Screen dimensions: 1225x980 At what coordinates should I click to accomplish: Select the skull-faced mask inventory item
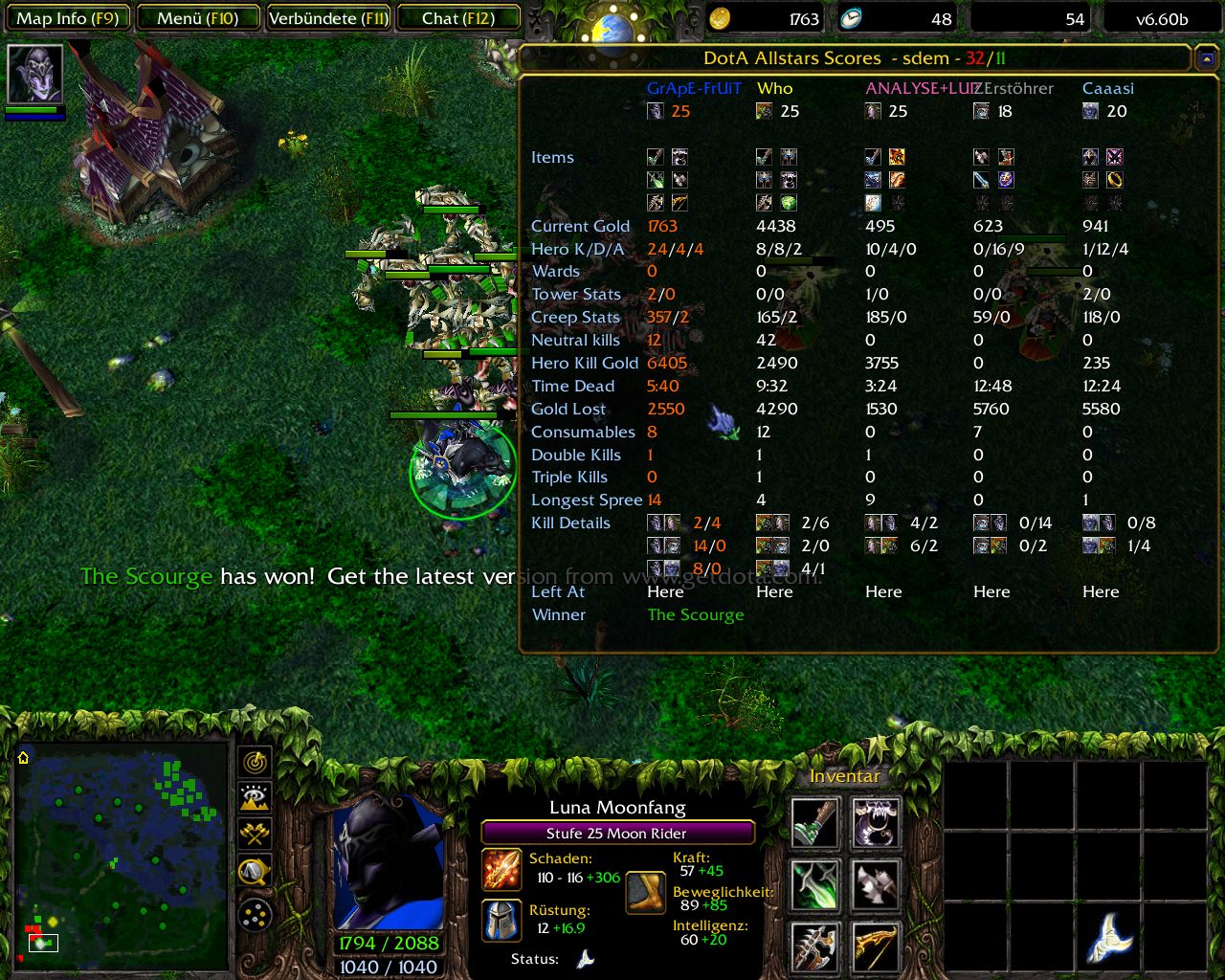[876, 823]
